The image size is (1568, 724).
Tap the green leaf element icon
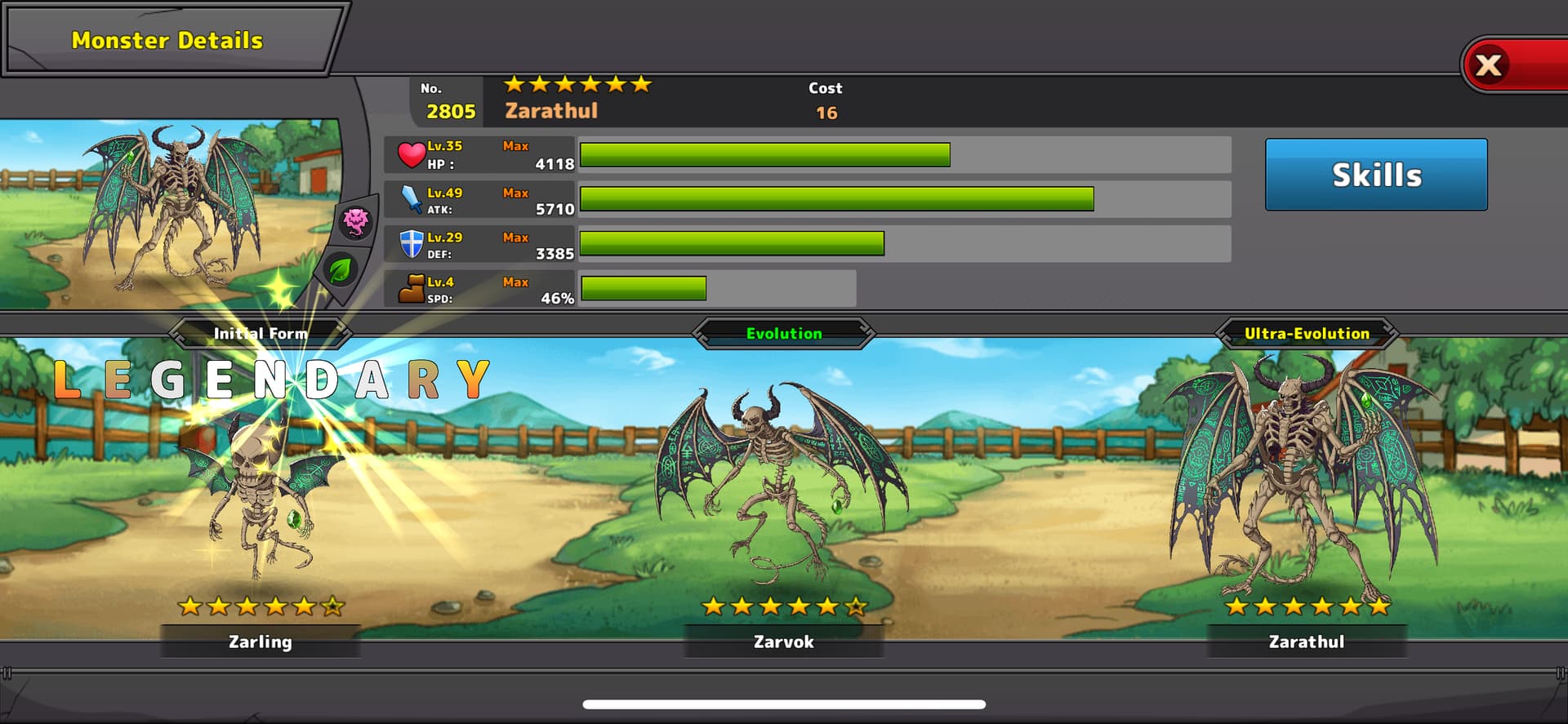340,269
